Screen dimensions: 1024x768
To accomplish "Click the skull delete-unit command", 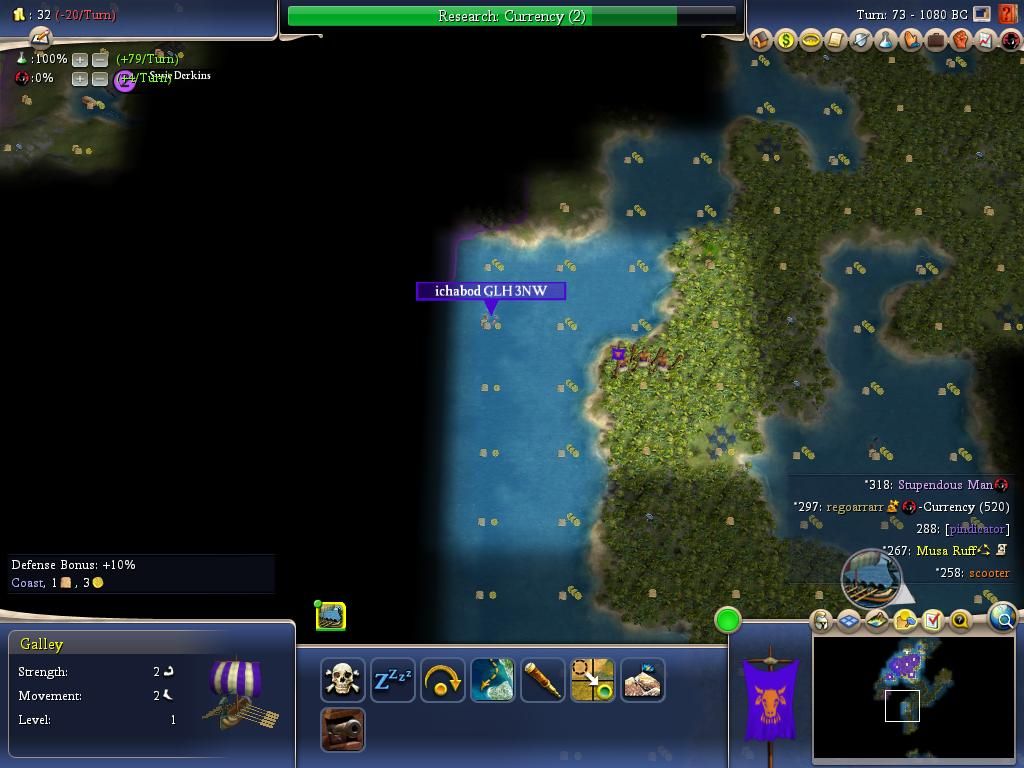I will coord(342,680).
